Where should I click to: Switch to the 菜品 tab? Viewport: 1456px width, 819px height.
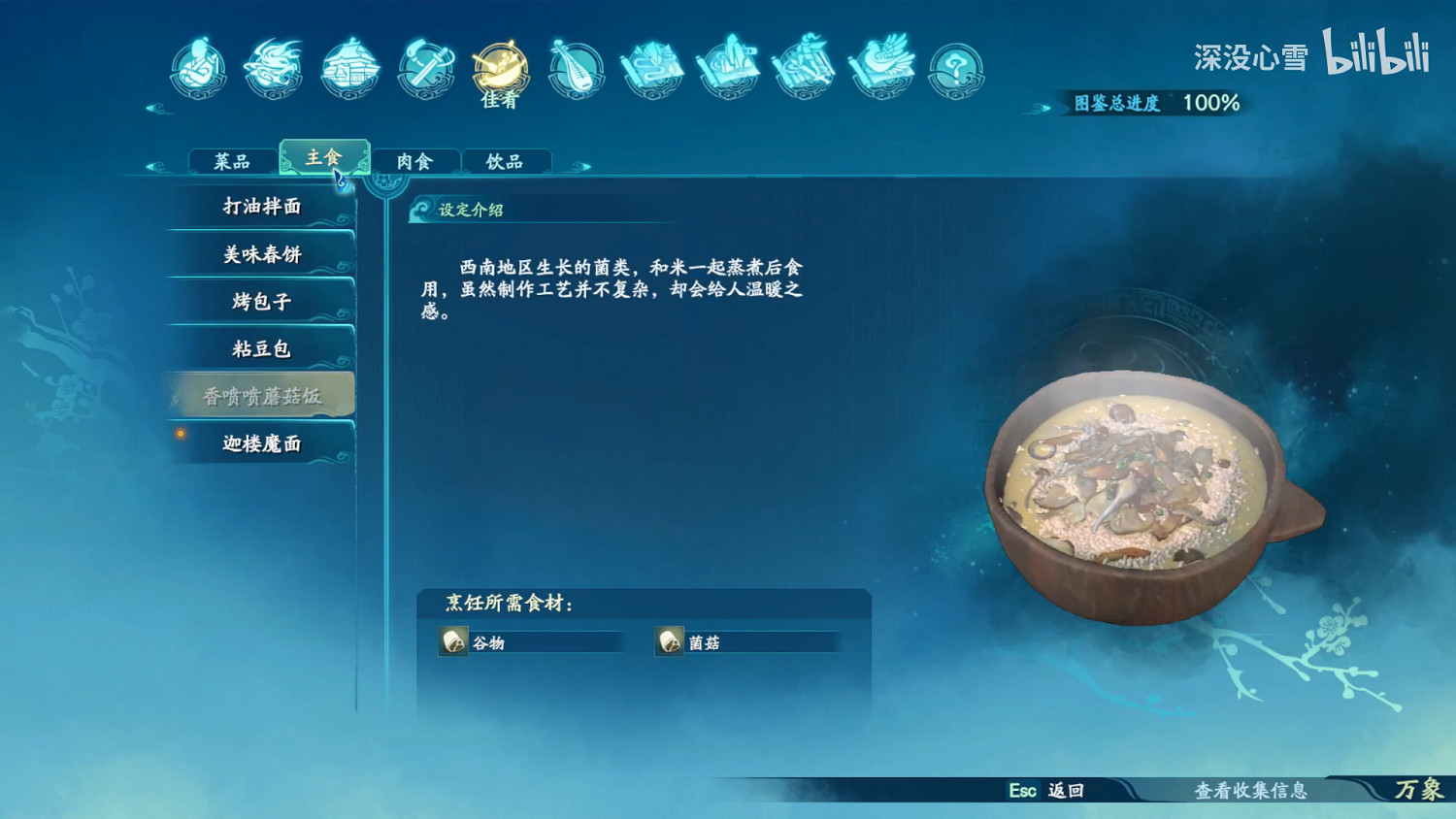[231, 159]
